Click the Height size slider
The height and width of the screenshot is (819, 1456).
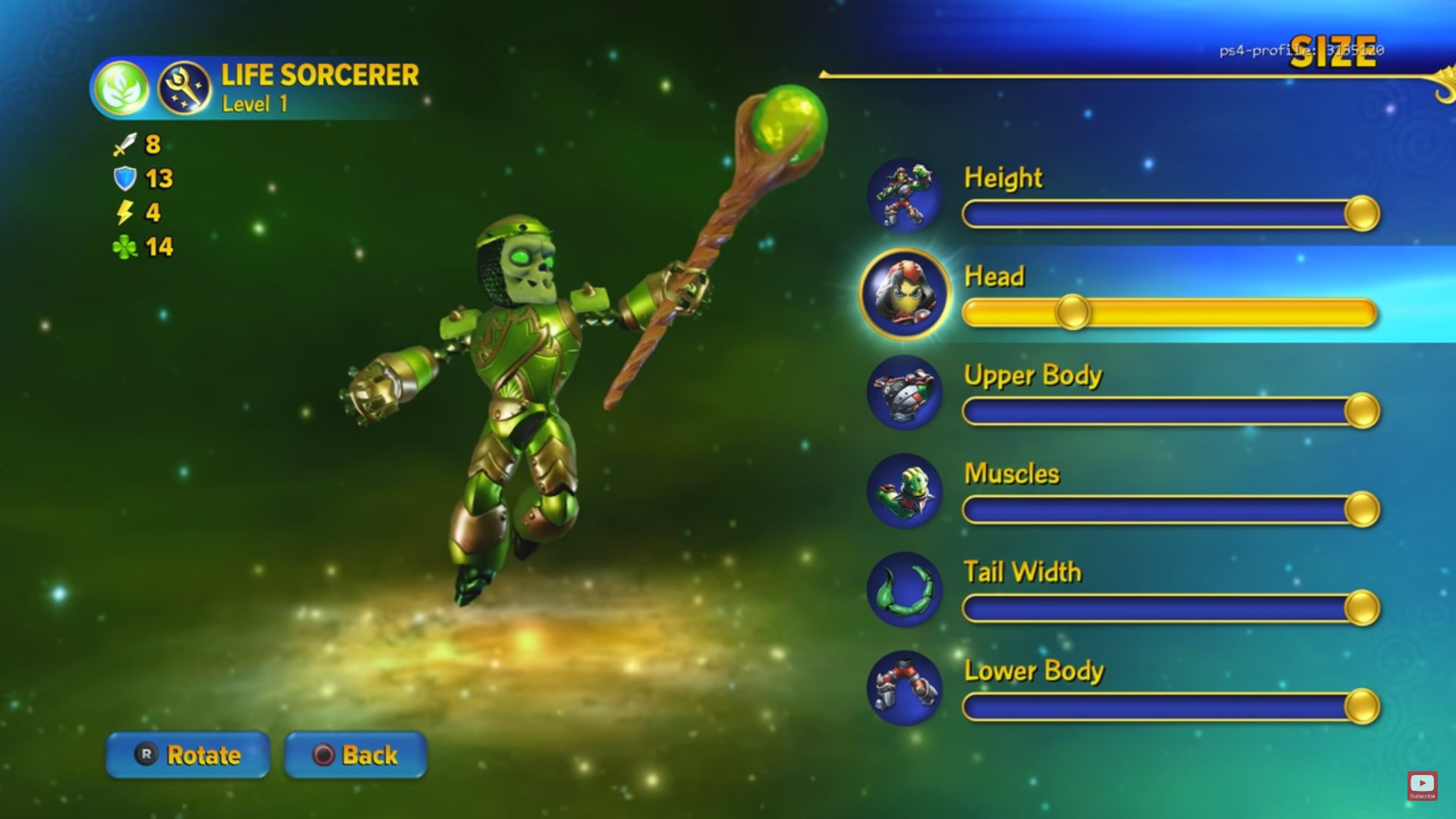coord(1169,214)
